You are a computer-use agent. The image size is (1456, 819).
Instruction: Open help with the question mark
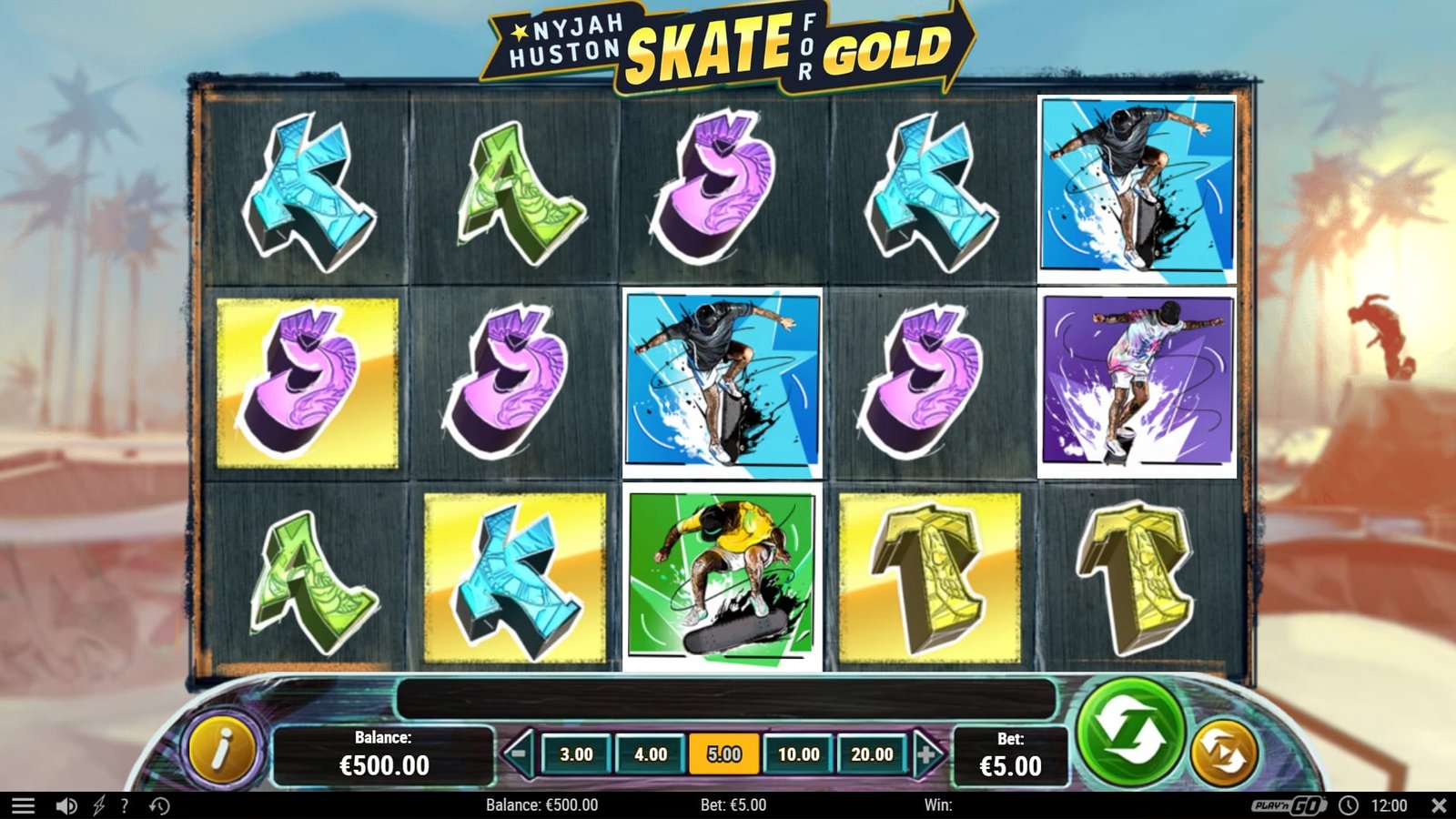click(125, 805)
